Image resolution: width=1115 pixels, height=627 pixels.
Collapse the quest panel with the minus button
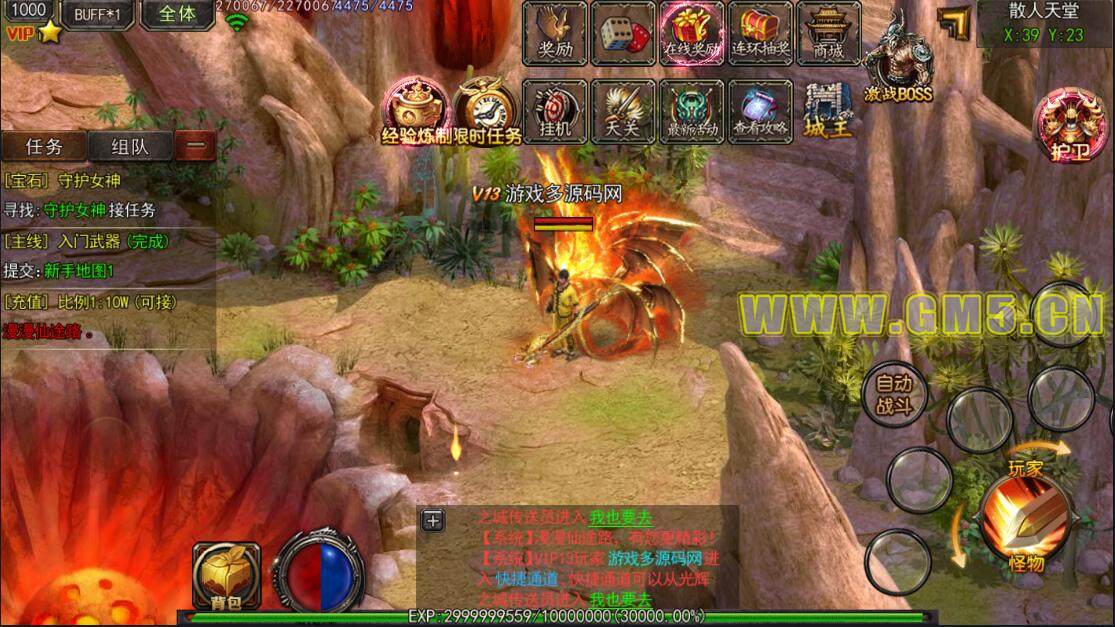tap(196, 146)
